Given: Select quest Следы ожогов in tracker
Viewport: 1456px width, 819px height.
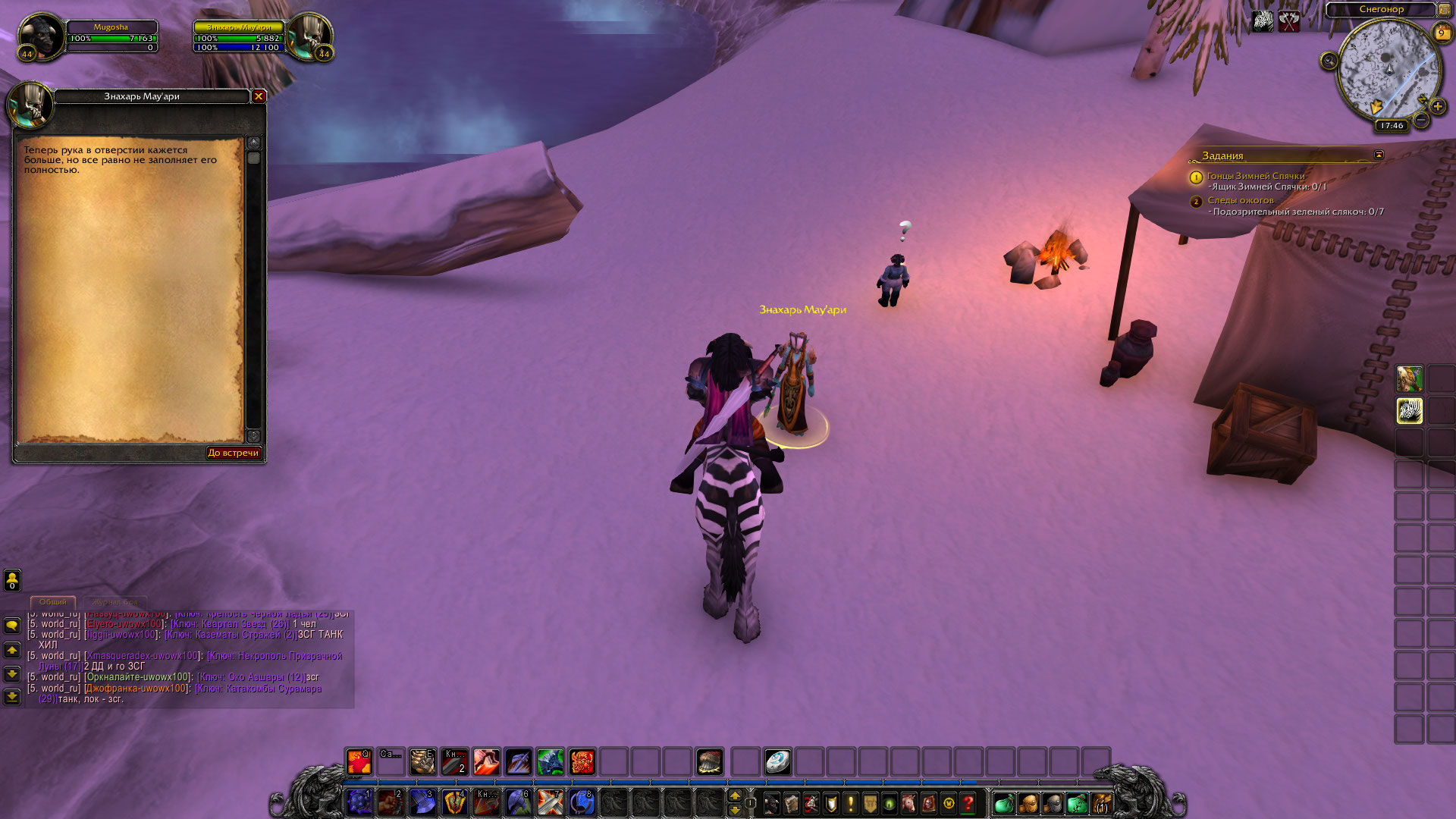Looking at the screenshot, I should (x=1240, y=200).
